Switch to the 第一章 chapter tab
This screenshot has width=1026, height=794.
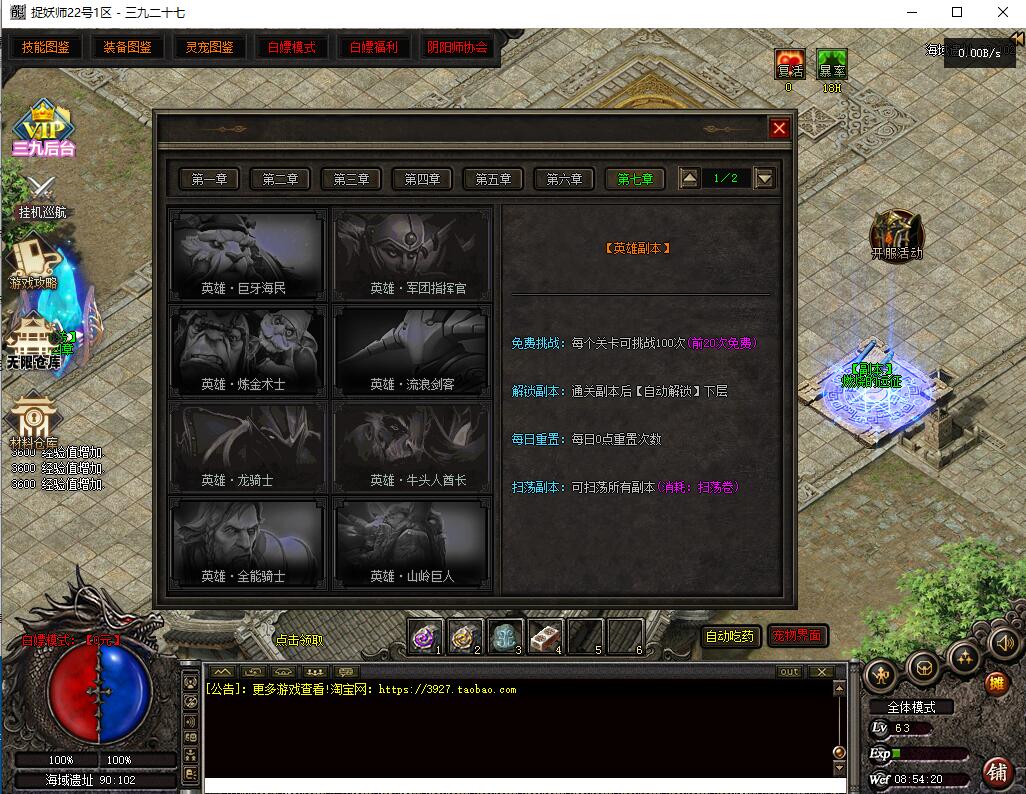click(x=209, y=179)
